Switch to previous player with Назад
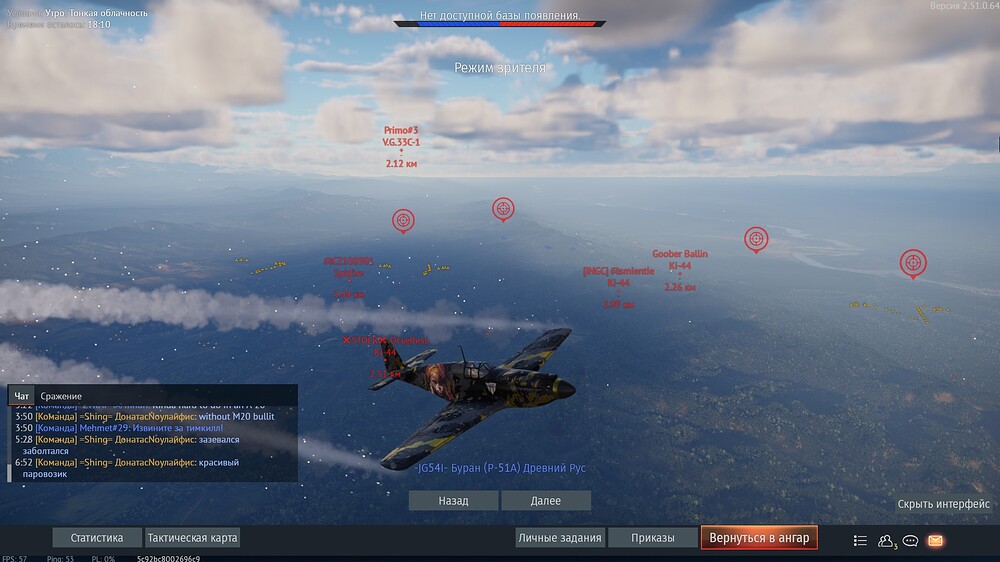This screenshot has width=1000, height=562. pos(453,500)
